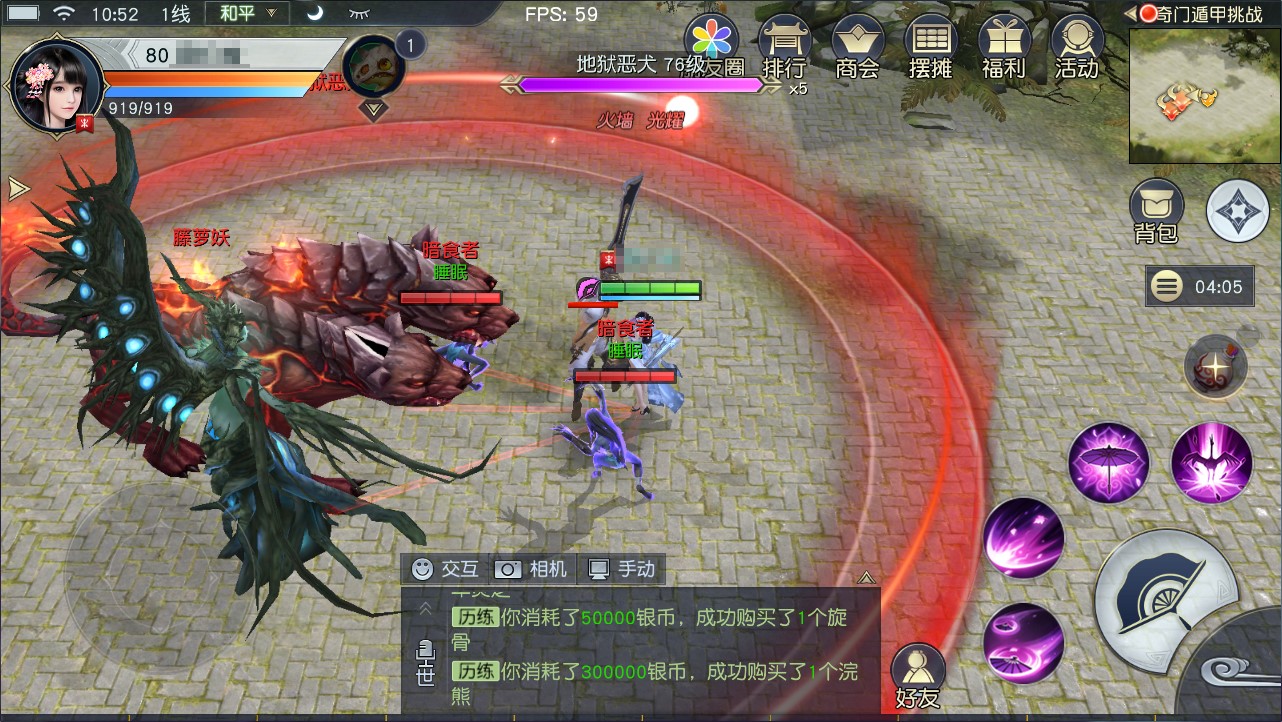Expand the chat log arrow
The width and height of the screenshot is (1282, 722).
coord(866,577)
